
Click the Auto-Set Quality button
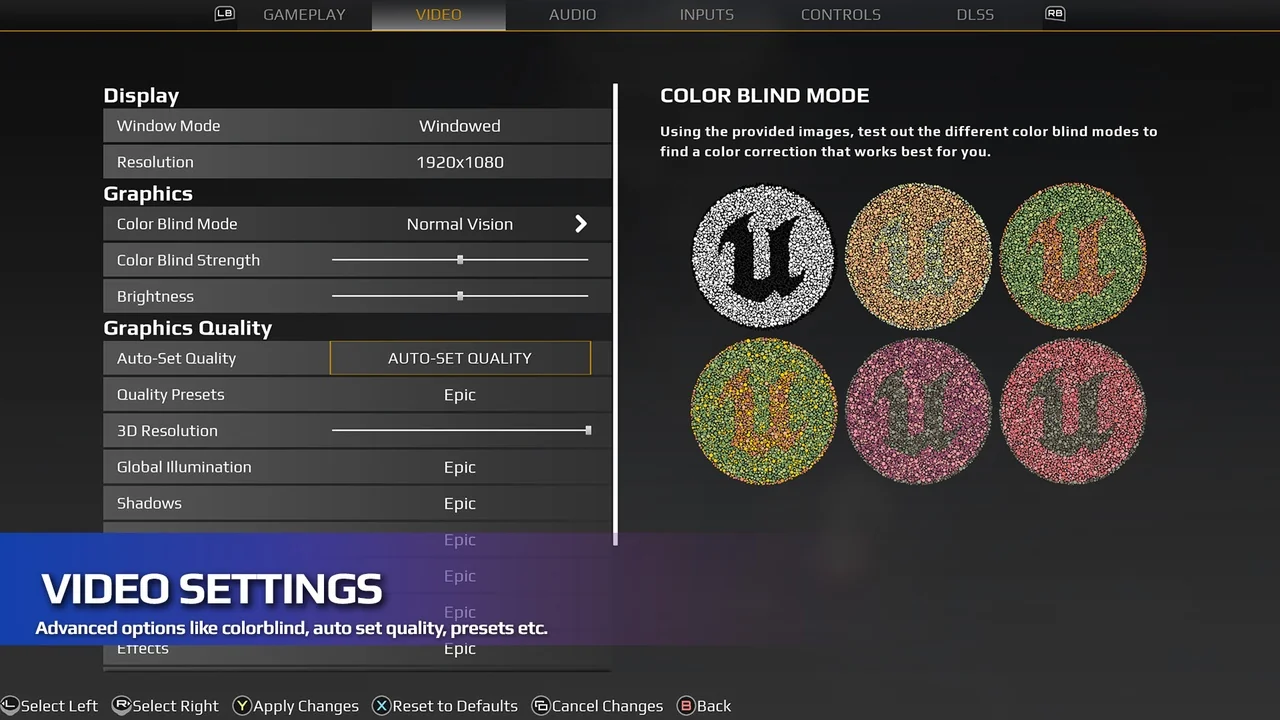click(460, 358)
